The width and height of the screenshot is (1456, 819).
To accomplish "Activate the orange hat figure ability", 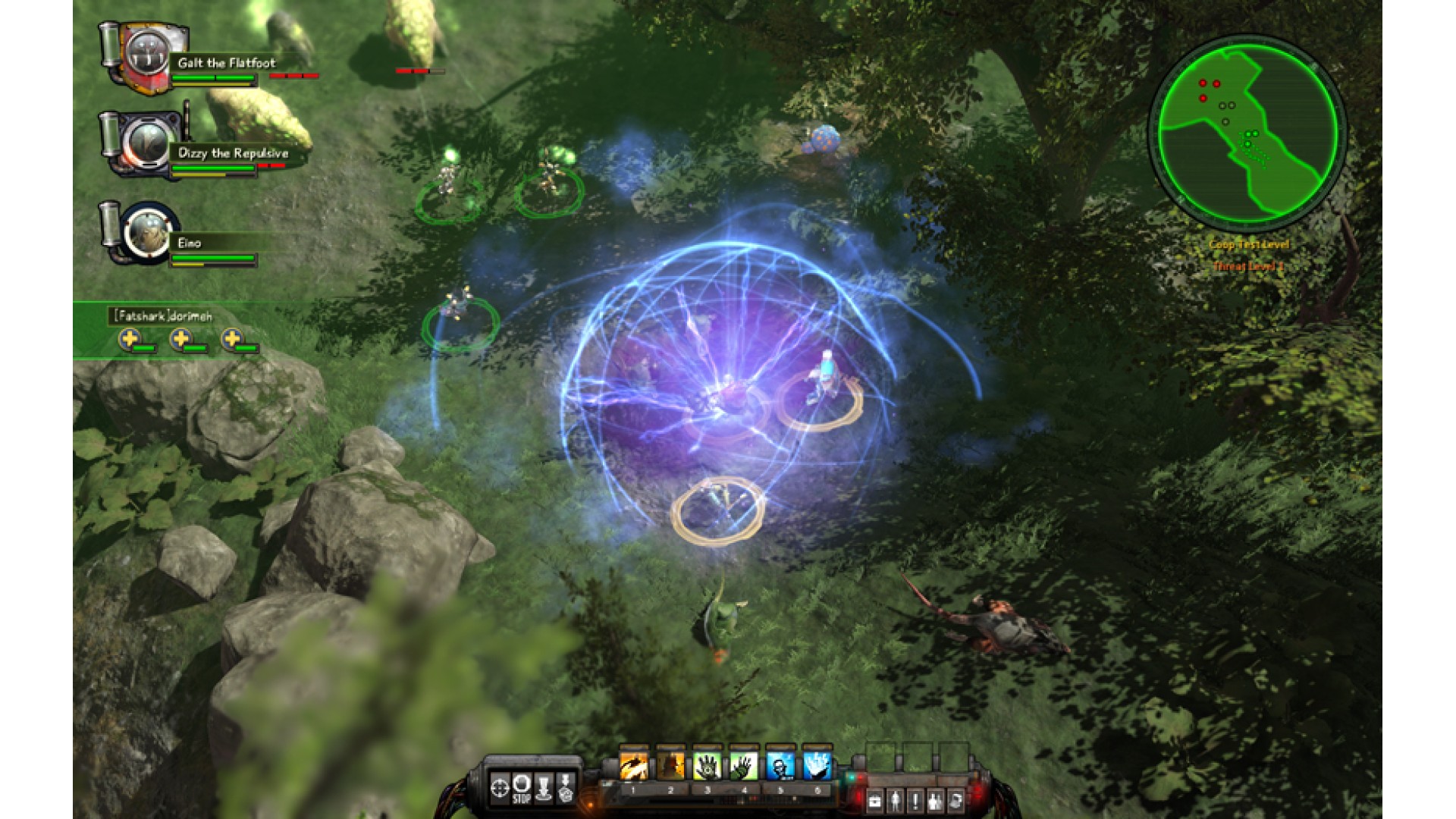I will 670,766.
